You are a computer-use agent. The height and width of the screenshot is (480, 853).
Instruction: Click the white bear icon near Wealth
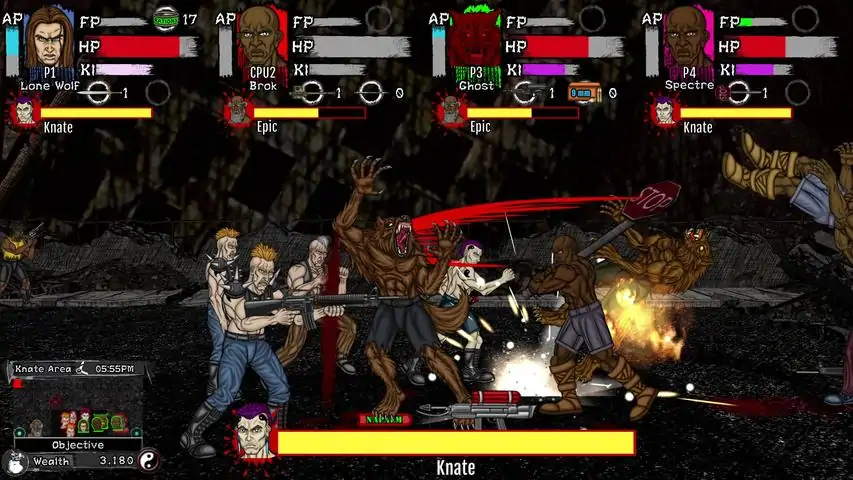point(14,462)
